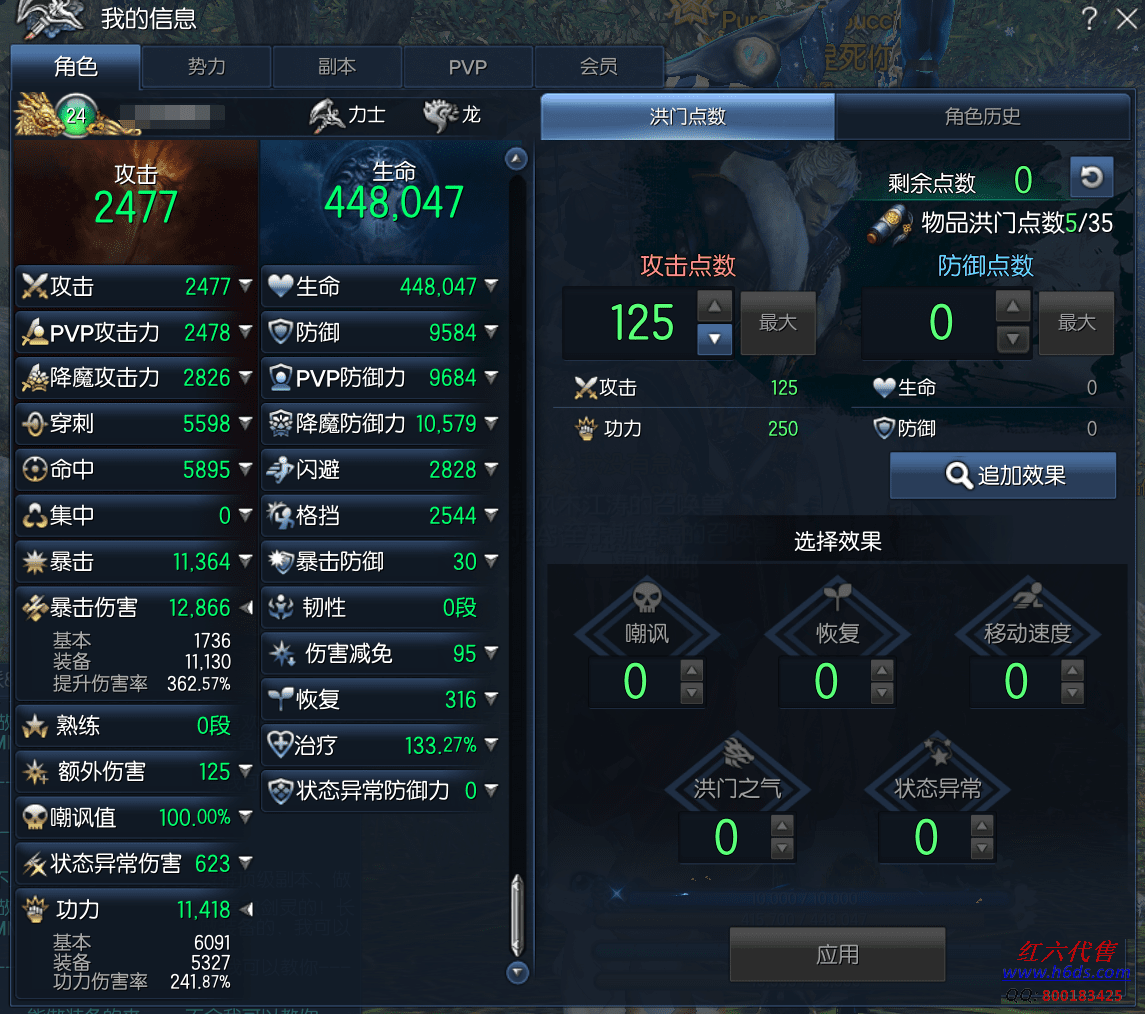The width and height of the screenshot is (1145, 1014).
Task: Show the 角色历史 panel
Action: click(982, 117)
